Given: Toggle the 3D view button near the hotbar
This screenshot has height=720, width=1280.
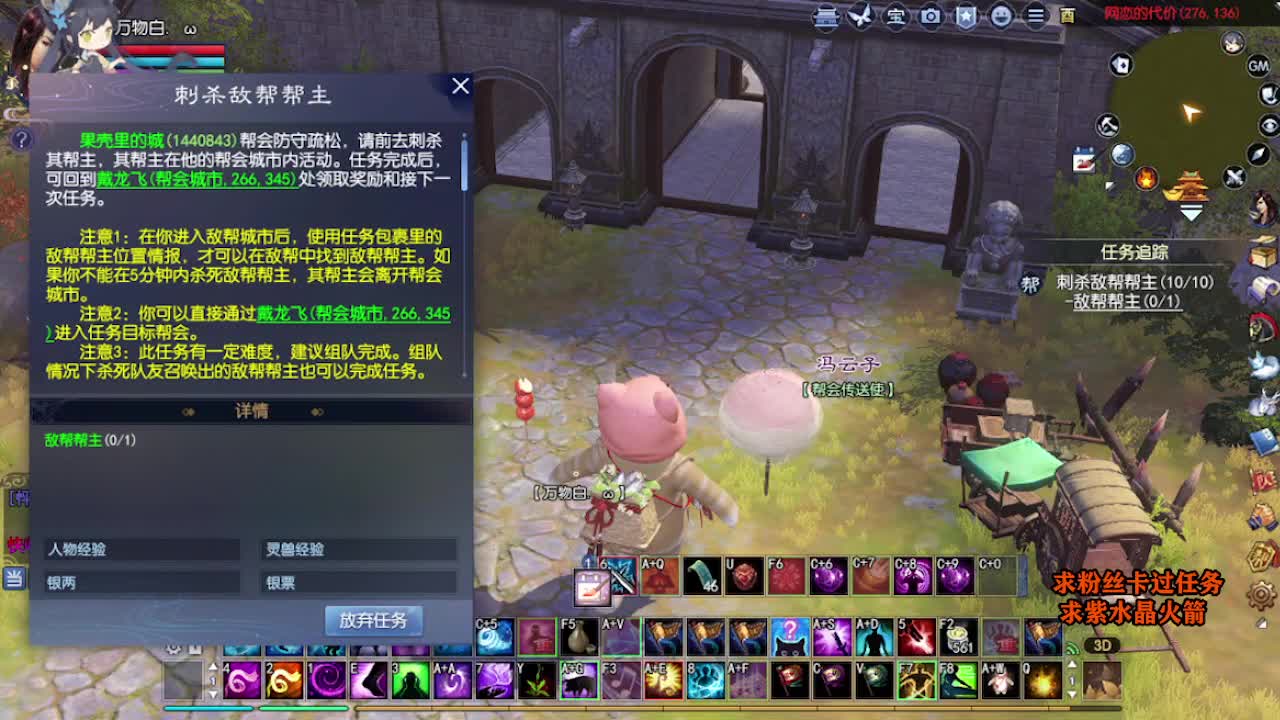Looking at the screenshot, I should click(x=1103, y=646).
